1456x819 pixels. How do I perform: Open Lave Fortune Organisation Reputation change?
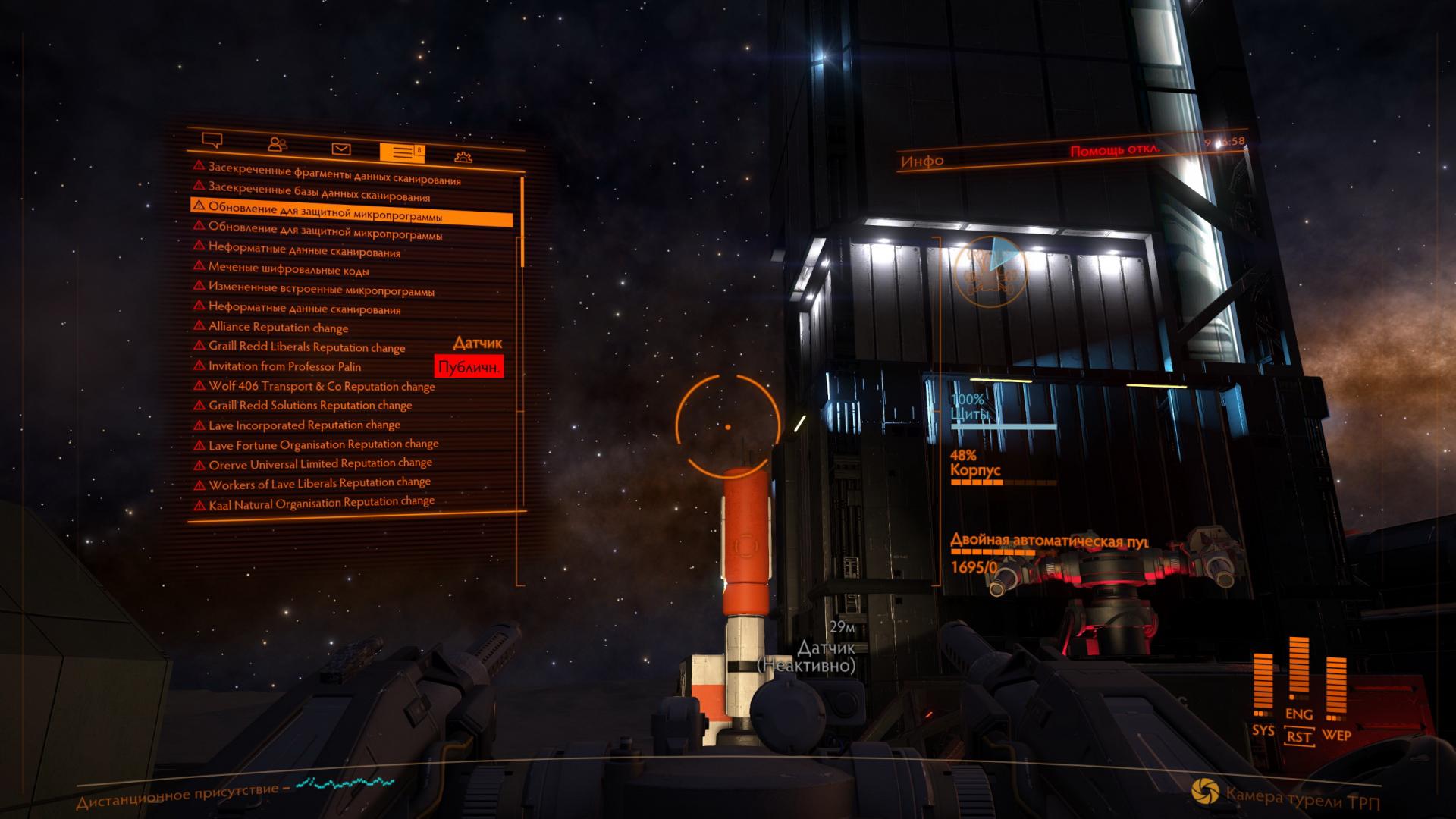point(323,444)
